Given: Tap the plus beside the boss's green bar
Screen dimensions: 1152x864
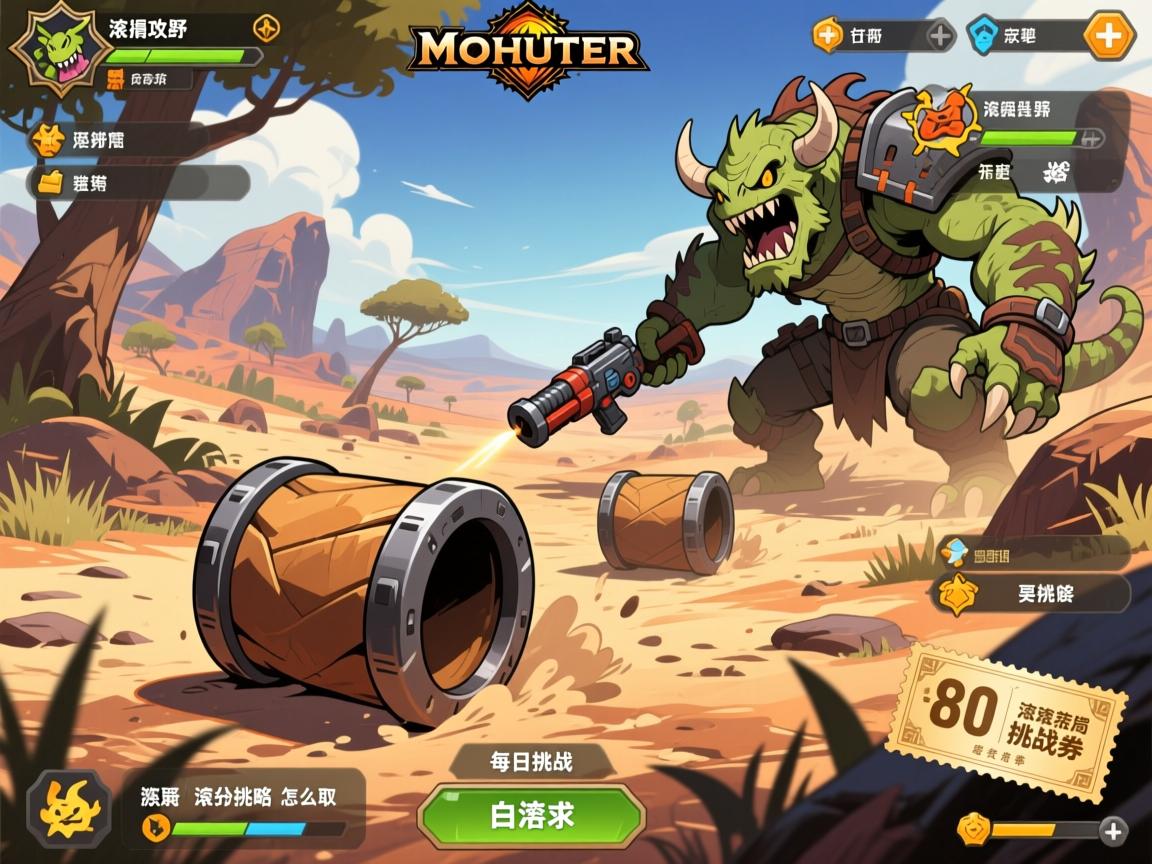Looking at the screenshot, I should coord(1093,138).
